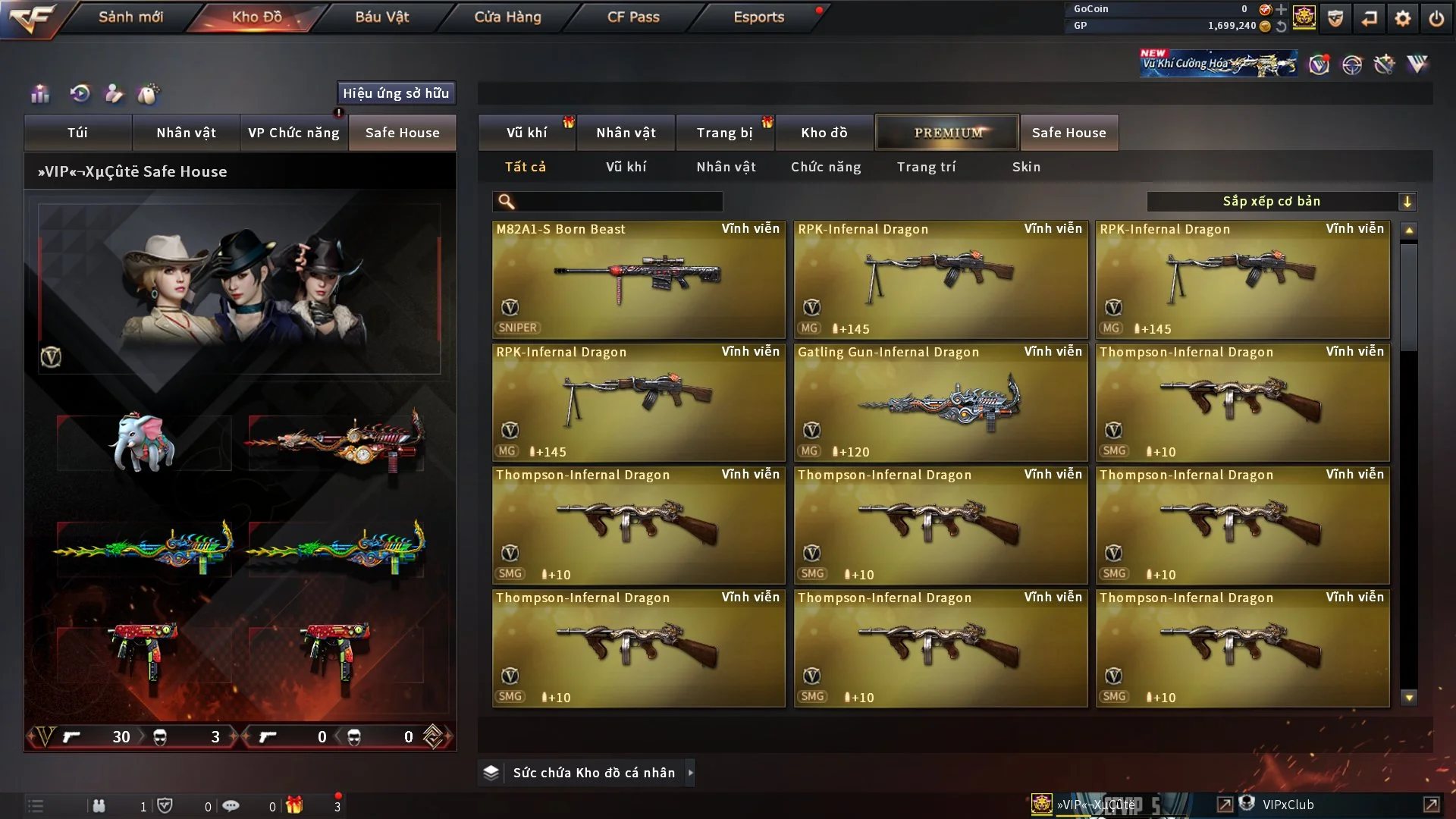Open the gear settings icon
This screenshot has height=819, width=1456.
pos(1402,18)
